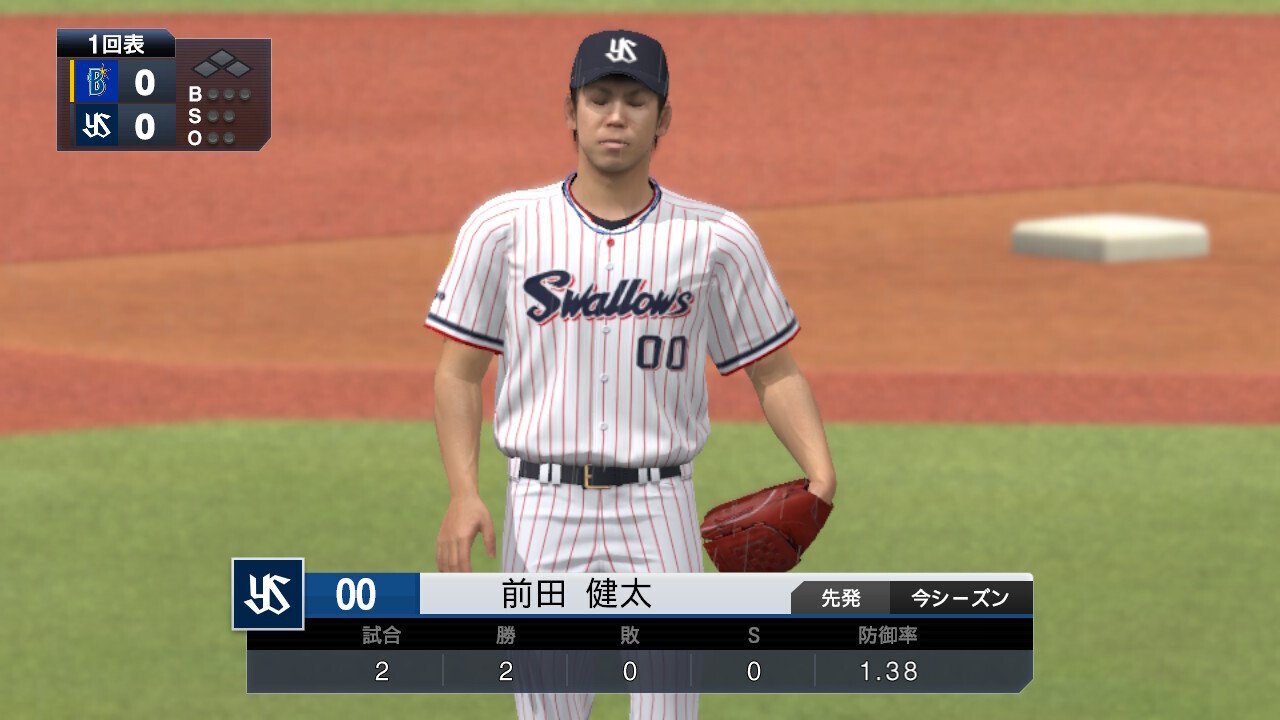Toggle a strike lamp on row S
Image resolution: width=1280 pixels, height=720 pixels.
point(212,116)
